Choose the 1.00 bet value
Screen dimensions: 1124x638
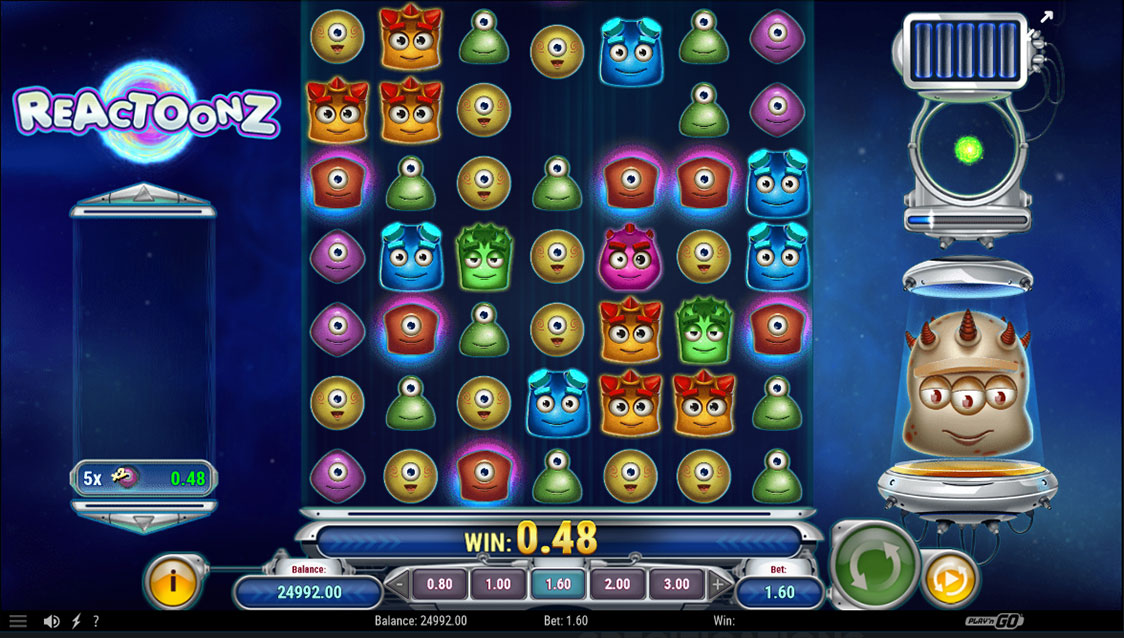tap(498, 584)
